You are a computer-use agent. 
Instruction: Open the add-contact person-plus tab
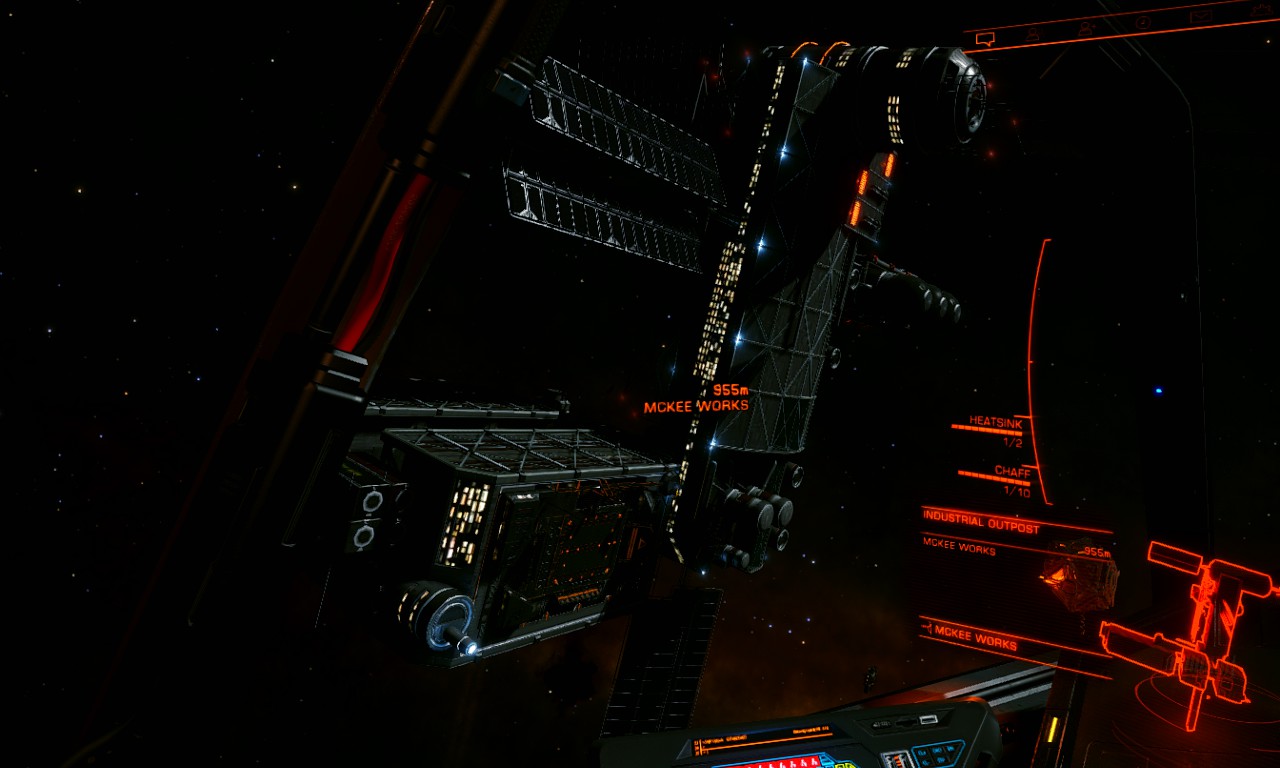pyautogui.click(x=1087, y=27)
